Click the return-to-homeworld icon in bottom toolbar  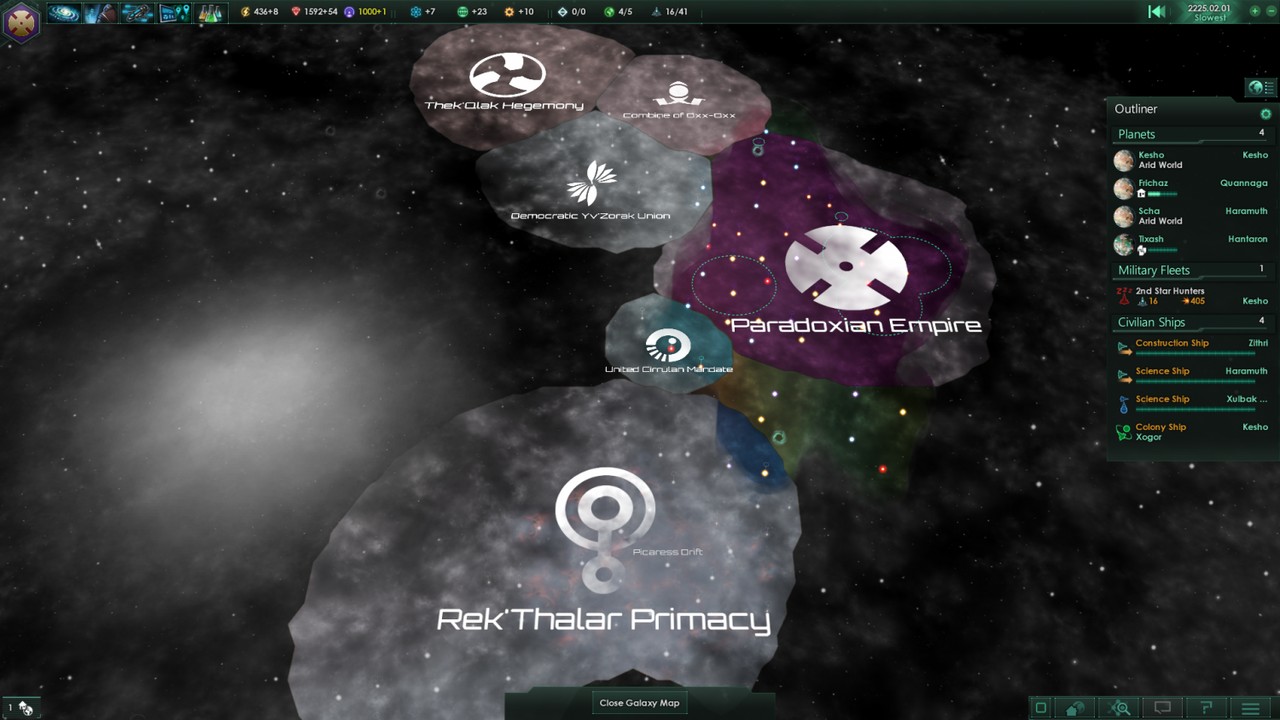[x=1075, y=708]
